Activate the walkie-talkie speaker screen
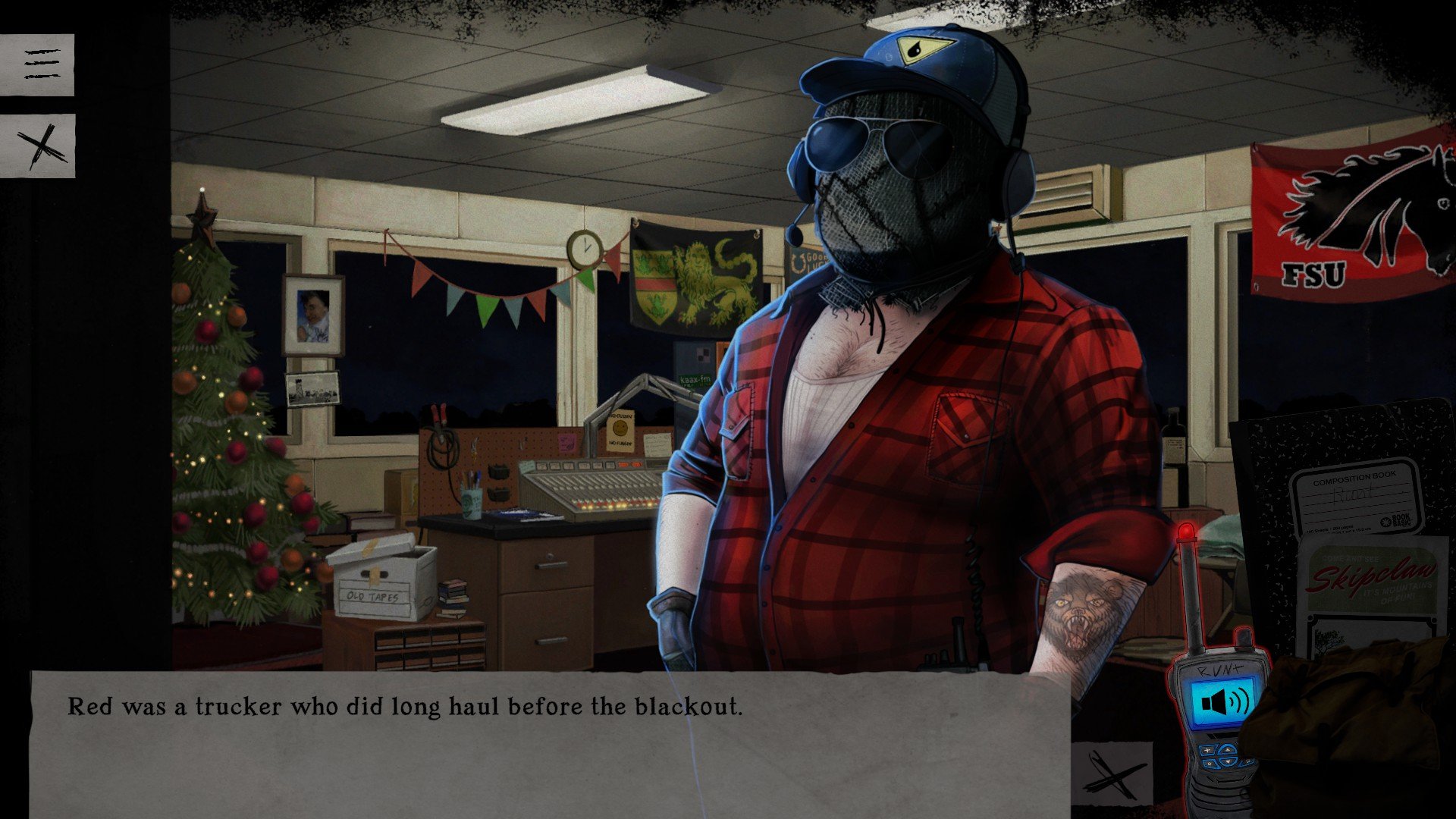1456x819 pixels. click(1225, 703)
